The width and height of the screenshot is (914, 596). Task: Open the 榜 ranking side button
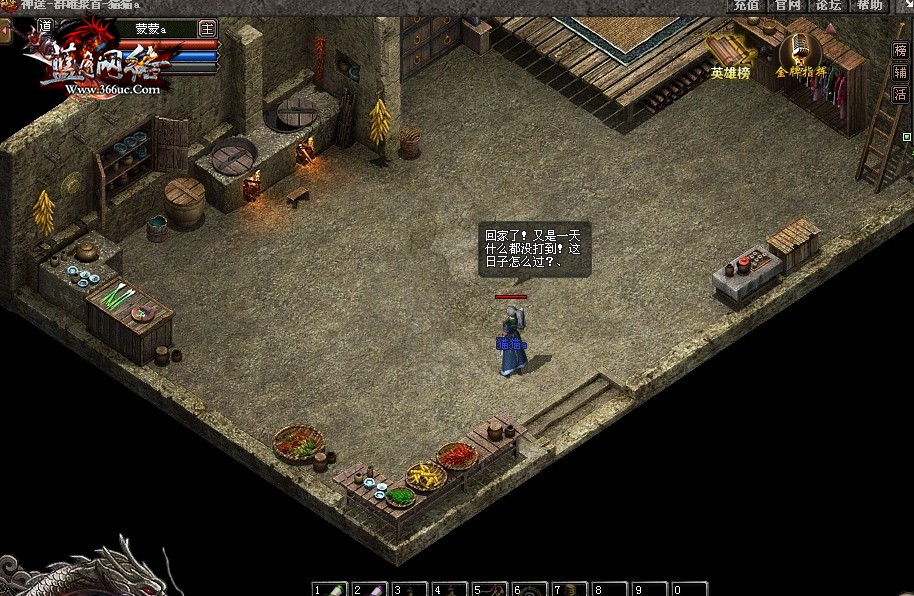point(900,50)
